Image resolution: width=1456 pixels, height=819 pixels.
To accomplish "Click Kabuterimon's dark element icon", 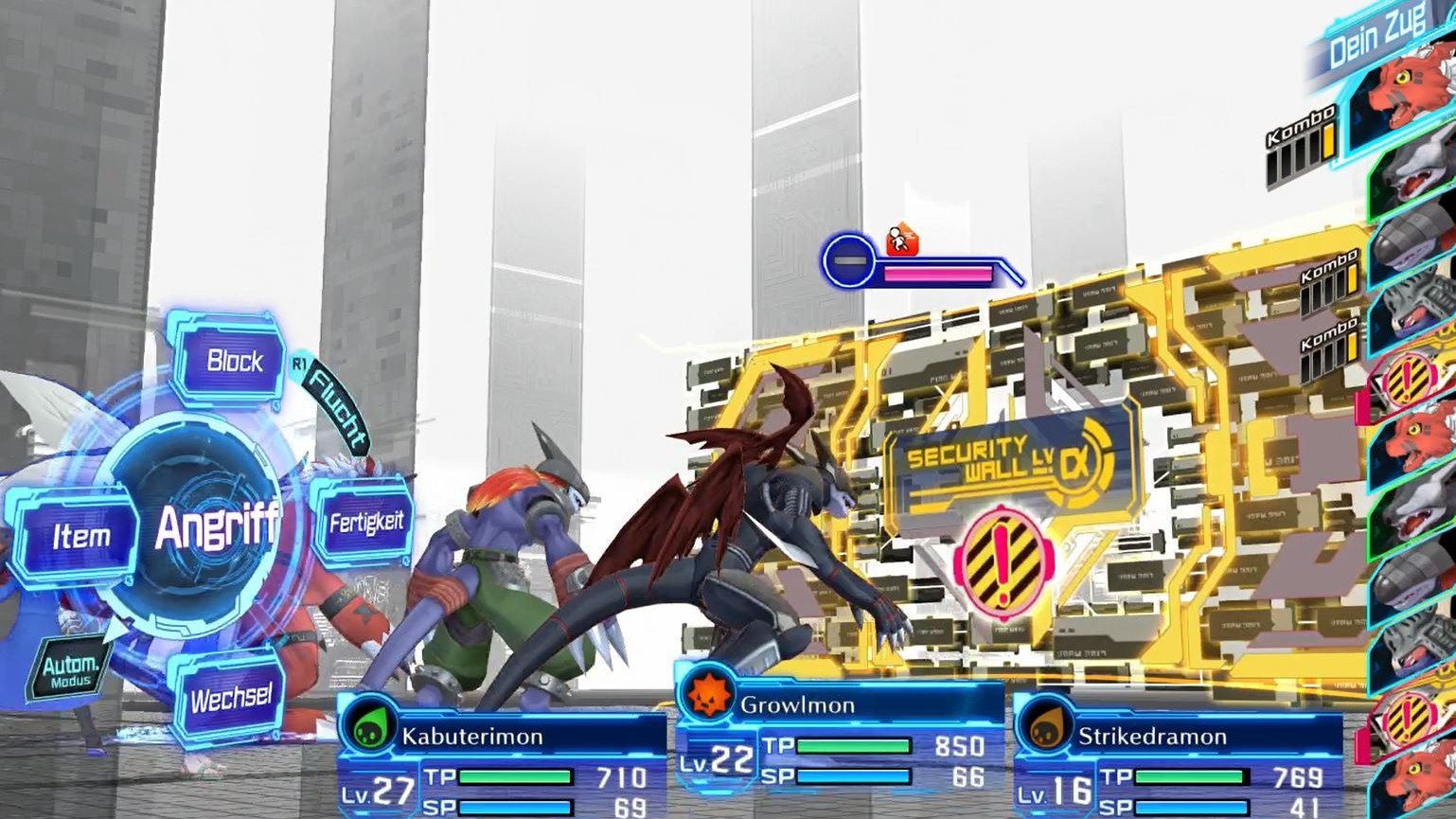I will (371, 728).
